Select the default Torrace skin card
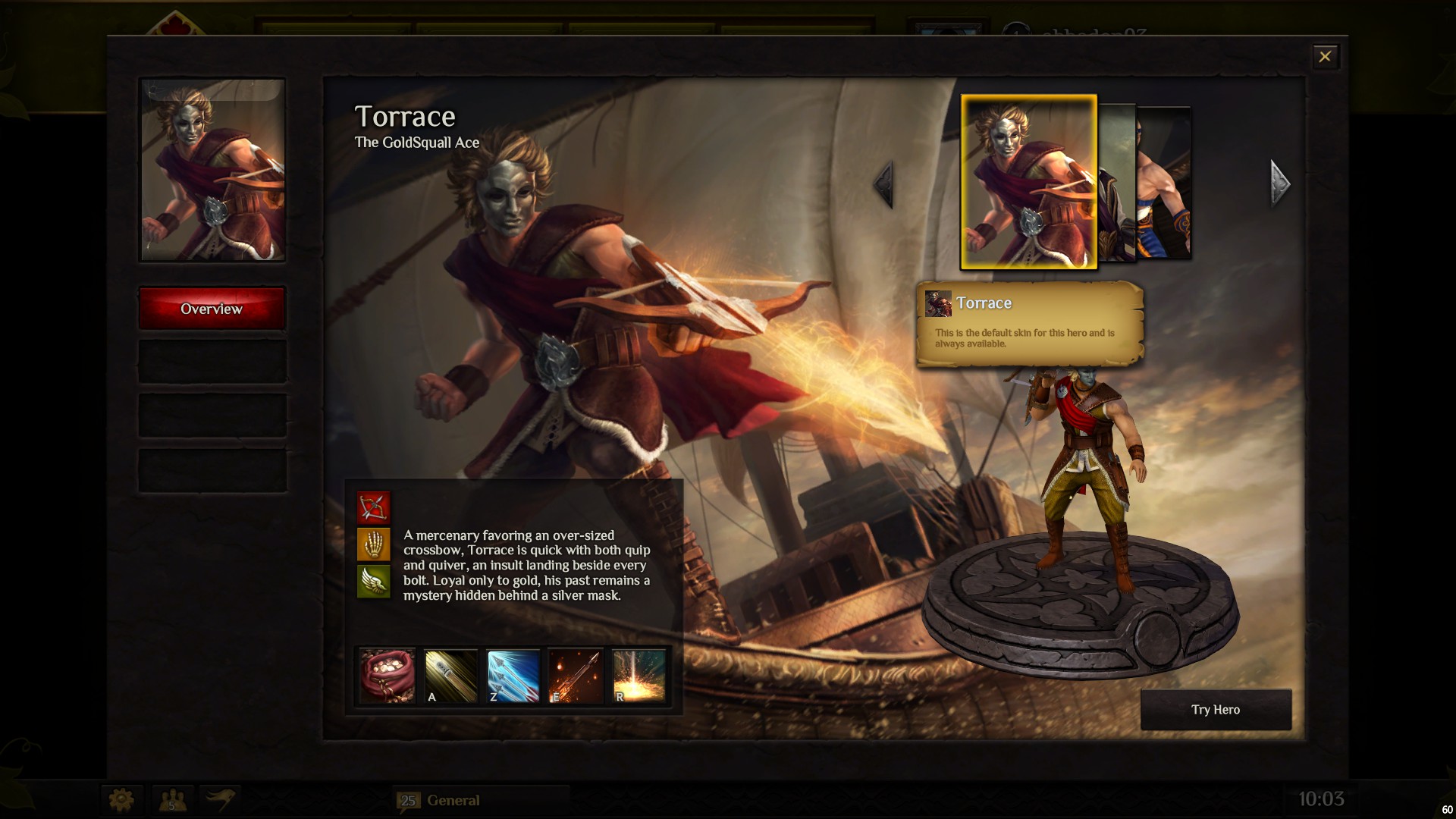The image size is (1456, 819). (1028, 182)
